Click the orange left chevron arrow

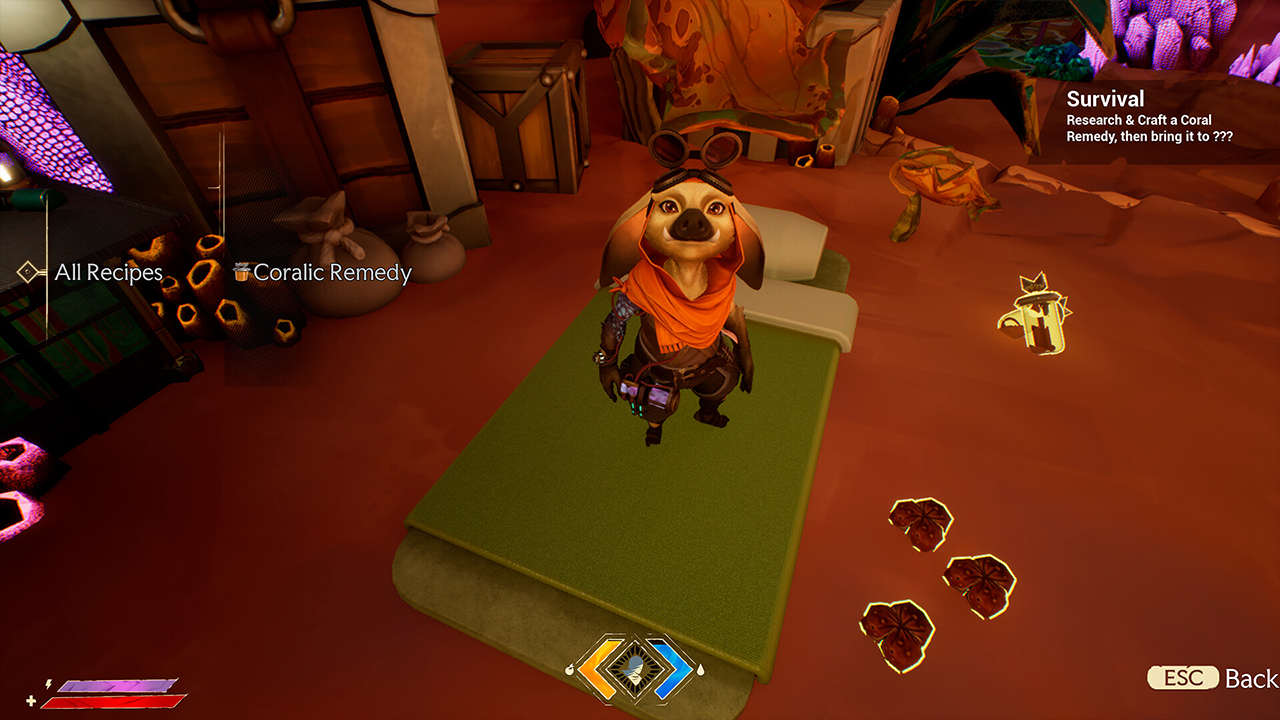point(597,668)
